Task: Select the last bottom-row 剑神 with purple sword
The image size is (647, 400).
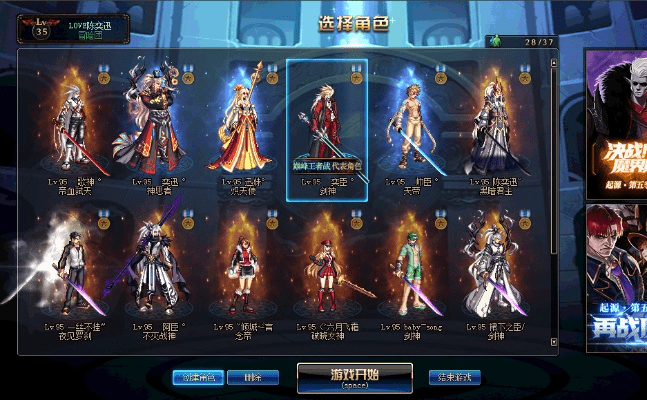Action: point(494,270)
